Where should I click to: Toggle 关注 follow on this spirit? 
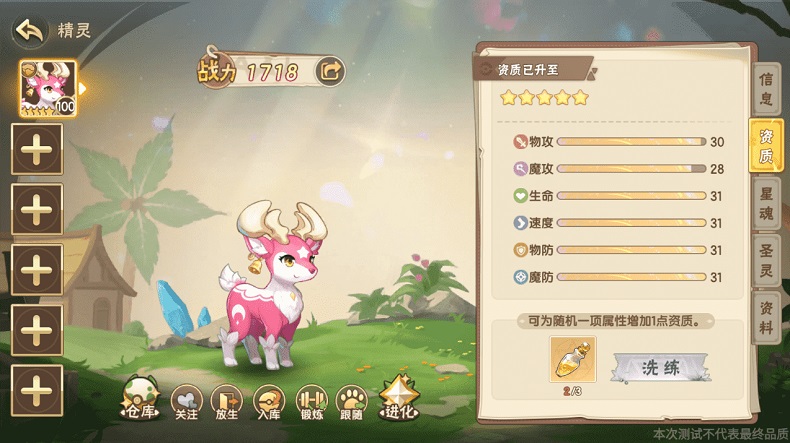(x=187, y=400)
